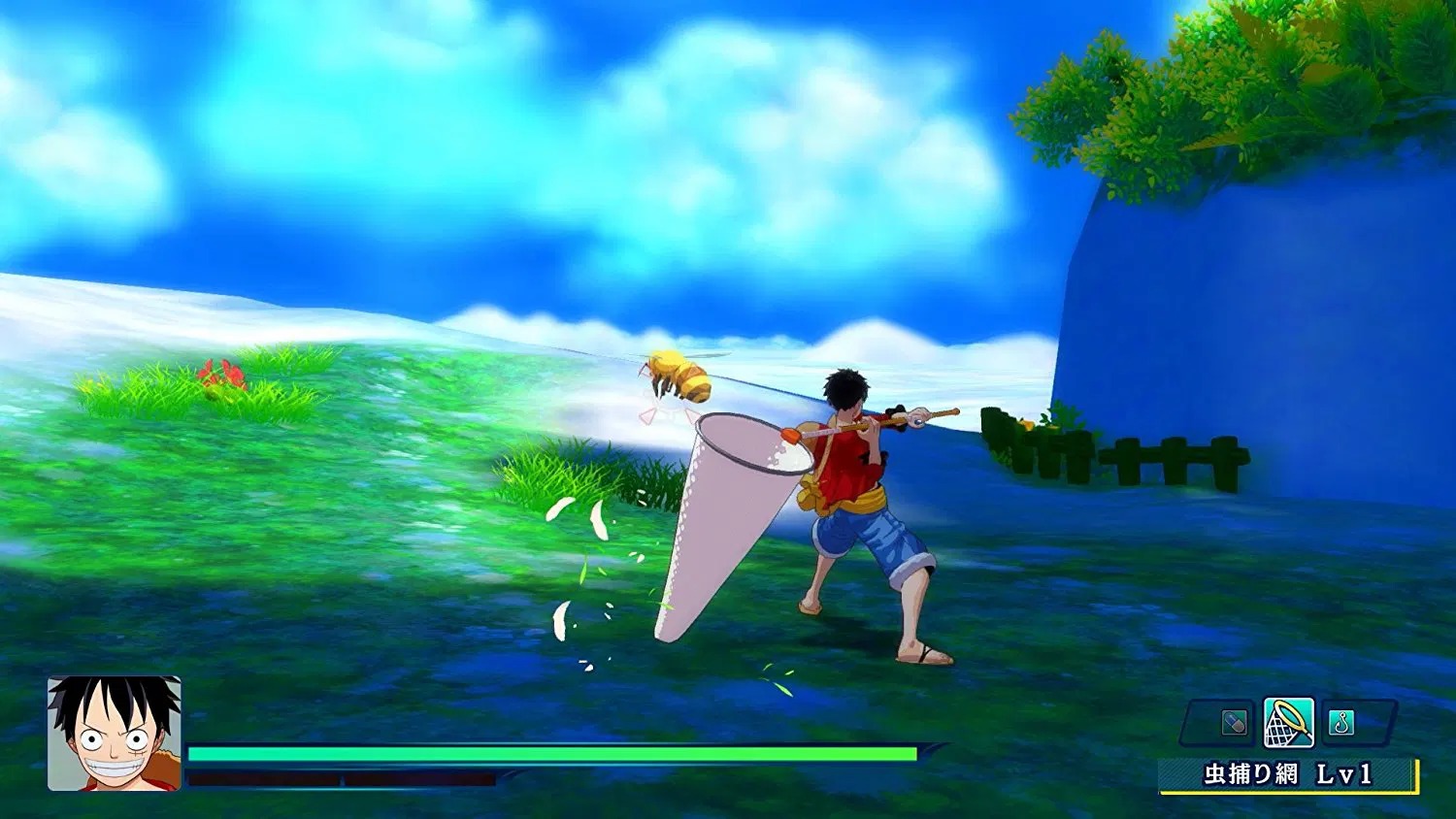
Task: Click the Lv1 text on the tool label
Action: (x=1347, y=772)
